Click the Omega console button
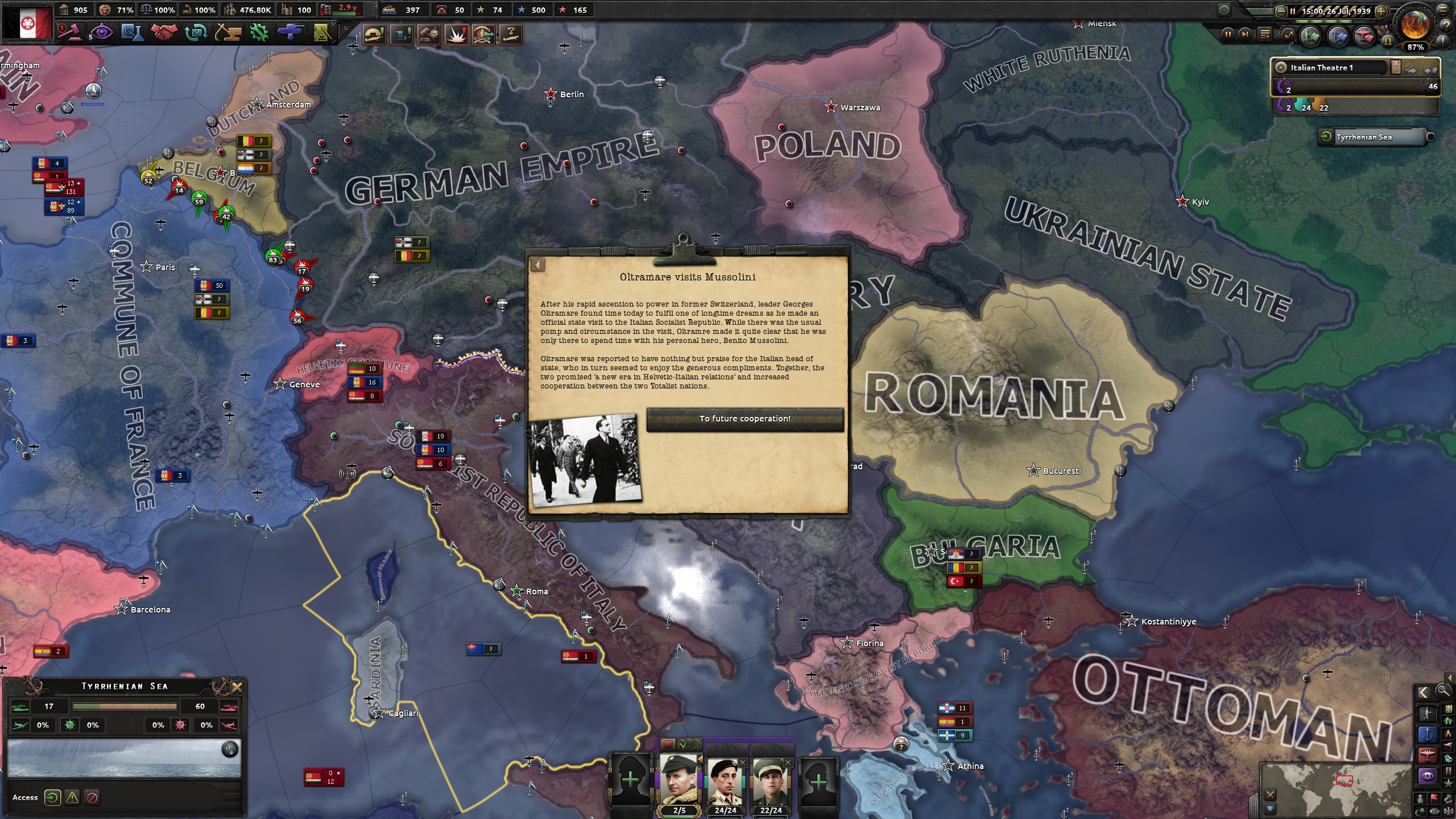 tap(1389, 40)
